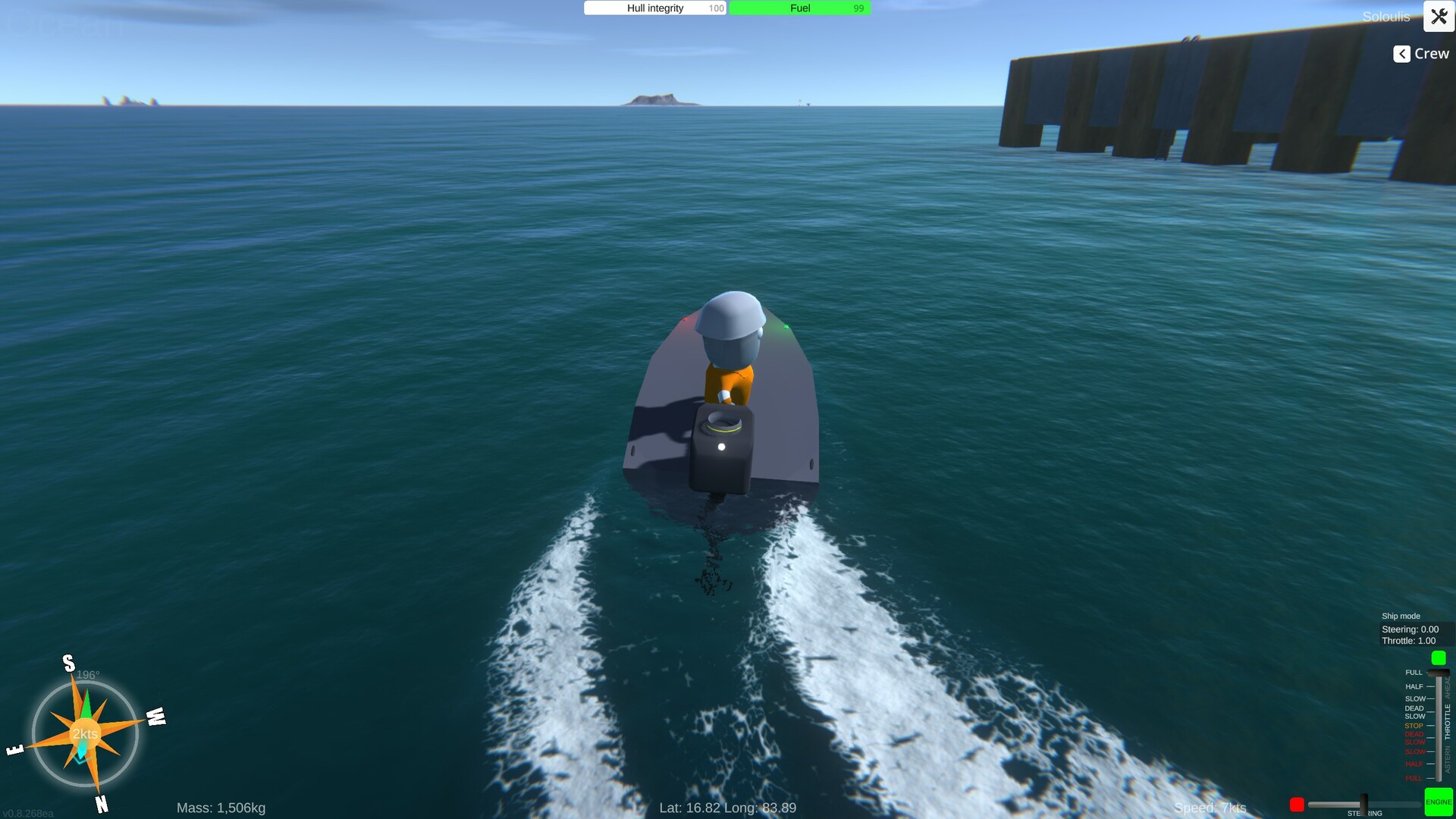This screenshot has height=819, width=1456.
Task: Click the 2kts speed readout on compass
Action: (83, 733)
